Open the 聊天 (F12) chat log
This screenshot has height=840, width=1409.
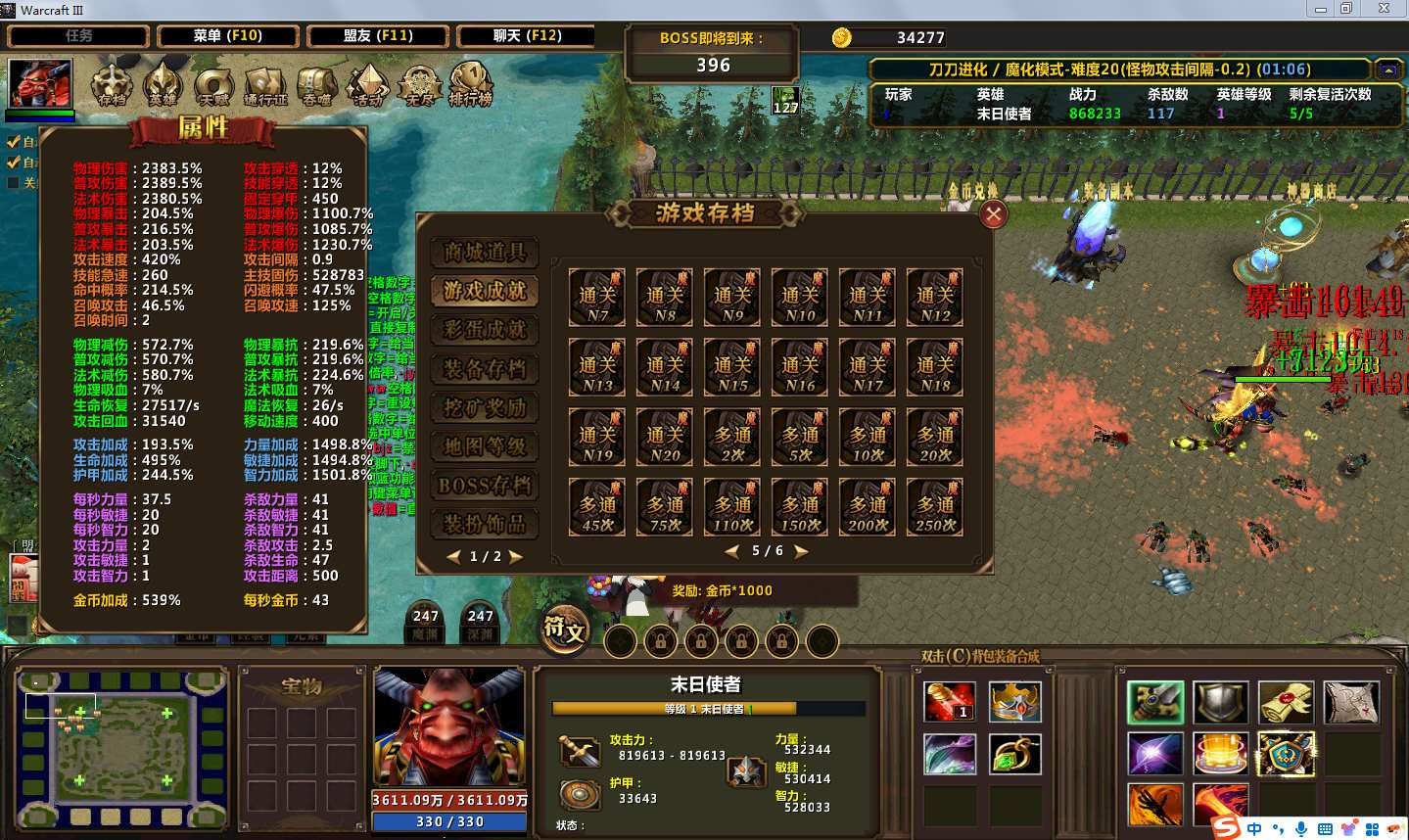[528, 36]
